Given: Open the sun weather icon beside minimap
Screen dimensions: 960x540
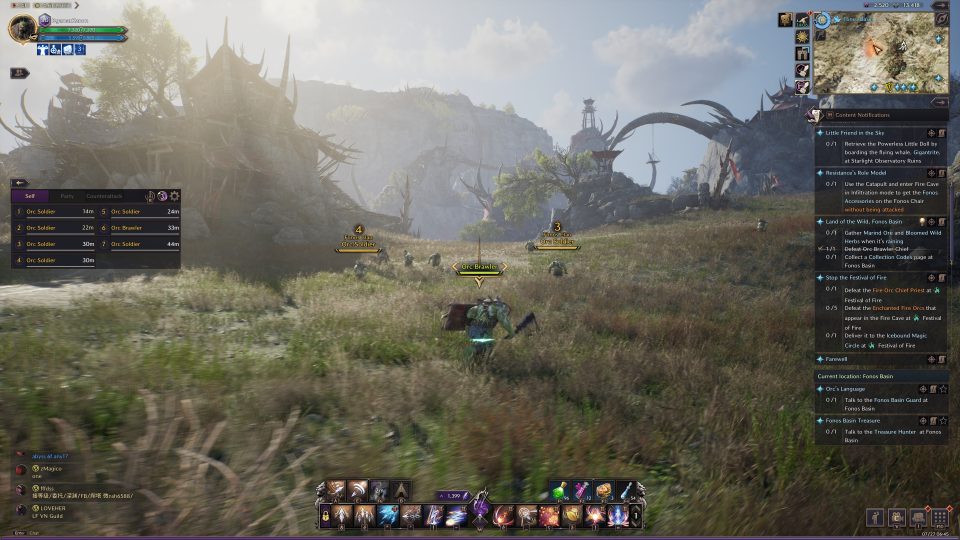Looking at the screenshot, I should tap(803, 37).
